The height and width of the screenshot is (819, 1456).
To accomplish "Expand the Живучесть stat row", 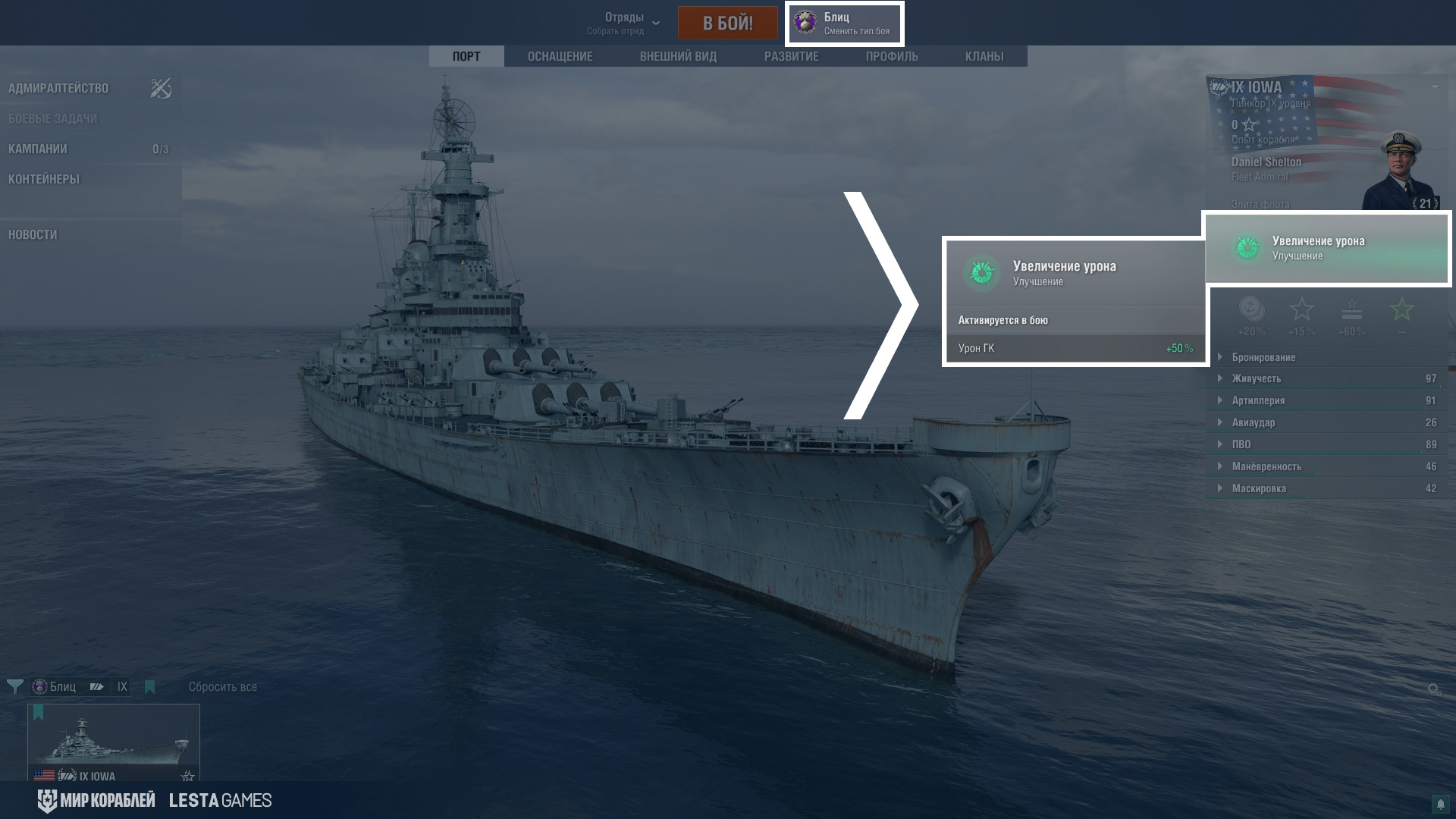I will click(1256, 378).
